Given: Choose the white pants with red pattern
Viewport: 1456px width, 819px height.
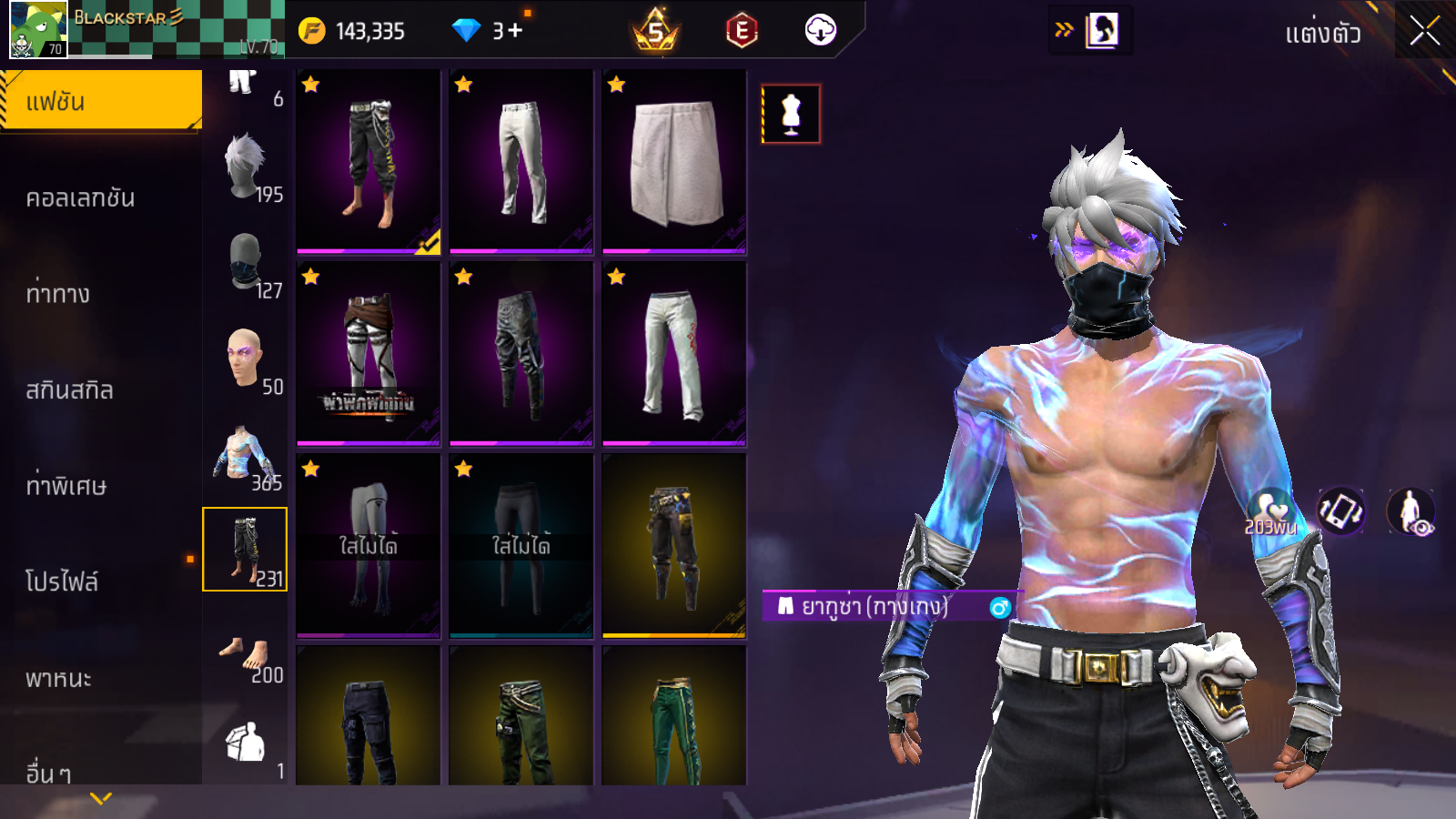Looking at the screenshot, I should pos(674,354).
